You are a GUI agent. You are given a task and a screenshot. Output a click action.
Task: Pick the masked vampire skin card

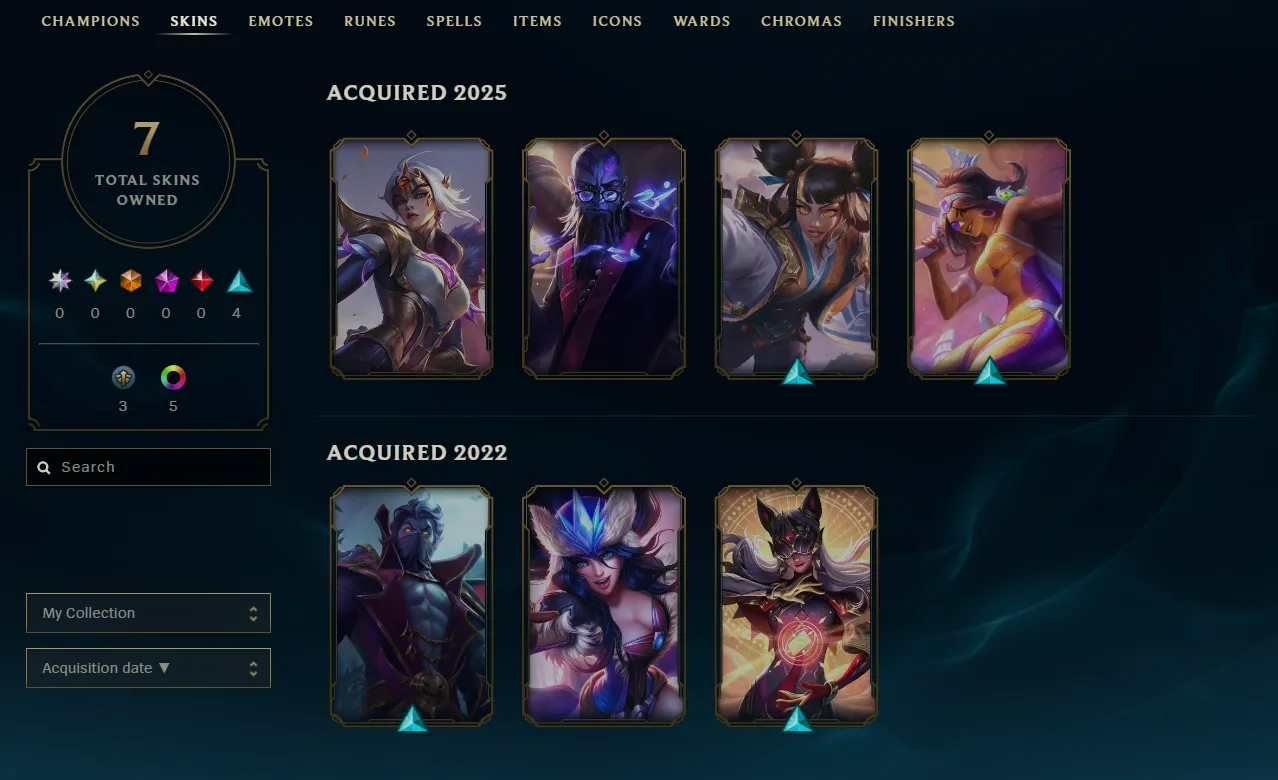coord(411,604)
